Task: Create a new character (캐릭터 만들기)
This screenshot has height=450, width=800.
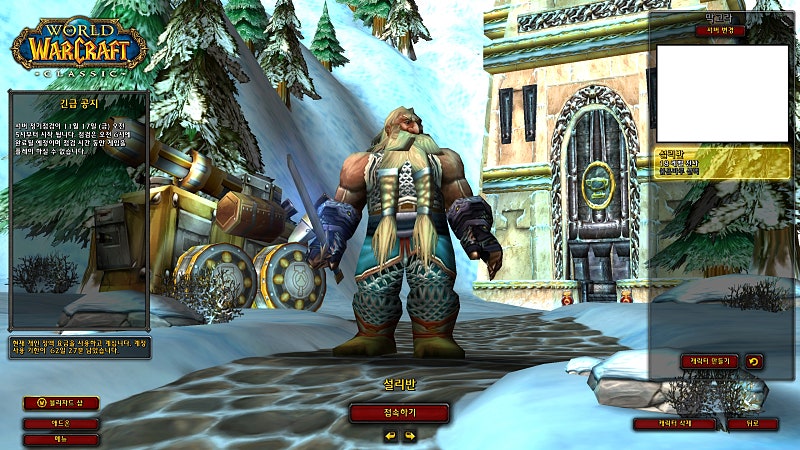Action: (x=709, y=361)
